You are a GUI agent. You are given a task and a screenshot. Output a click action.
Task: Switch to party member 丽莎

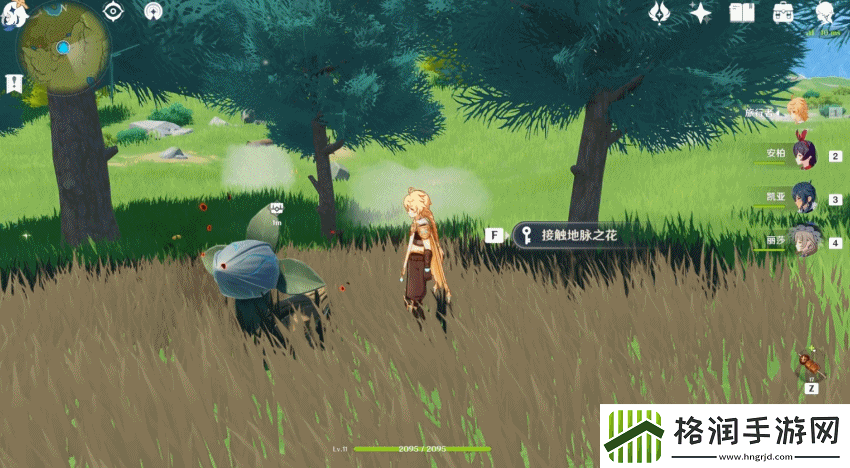(x=805, y=240)
